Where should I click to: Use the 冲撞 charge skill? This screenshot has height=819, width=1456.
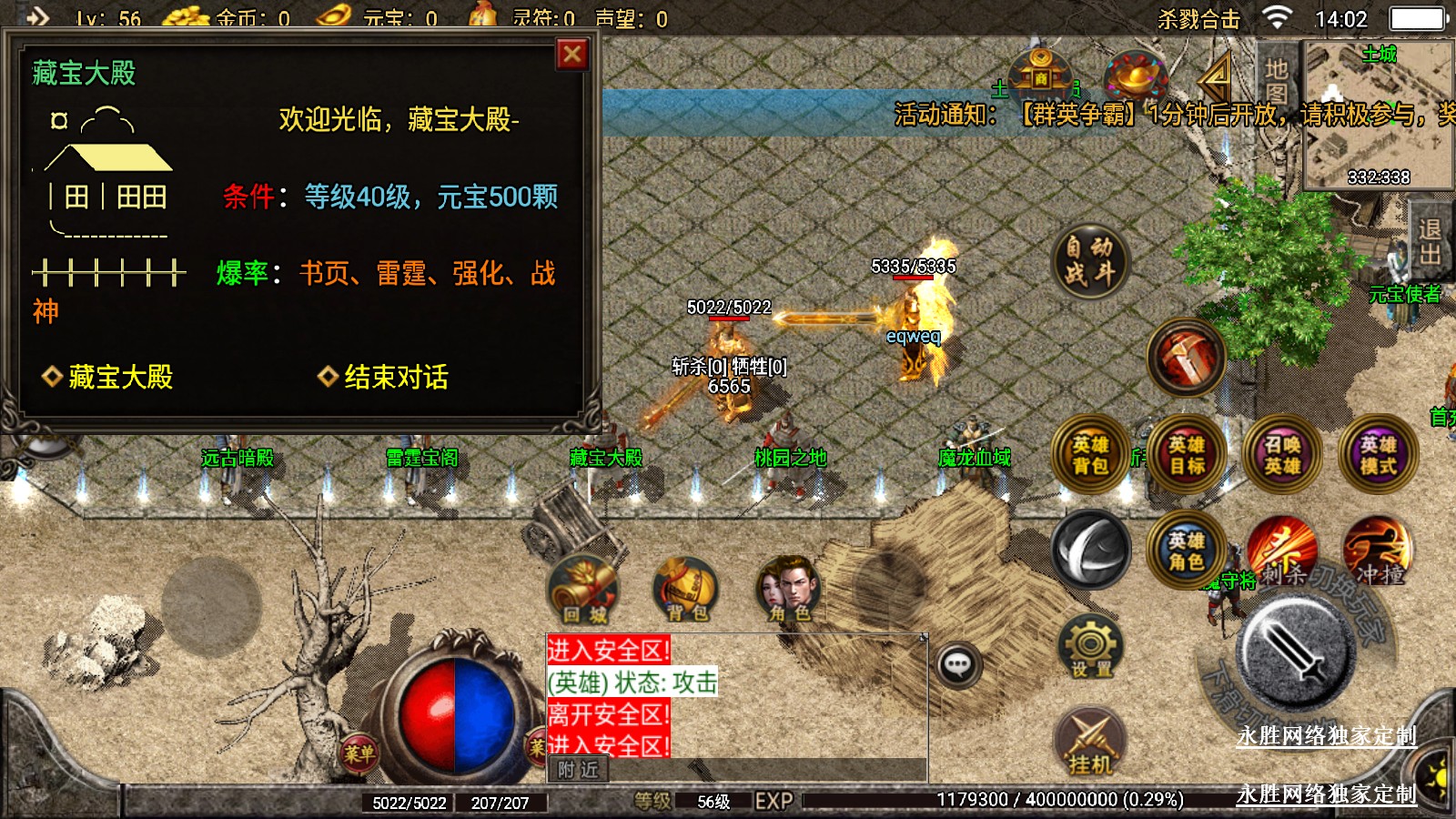click(x=1379, y=551)
